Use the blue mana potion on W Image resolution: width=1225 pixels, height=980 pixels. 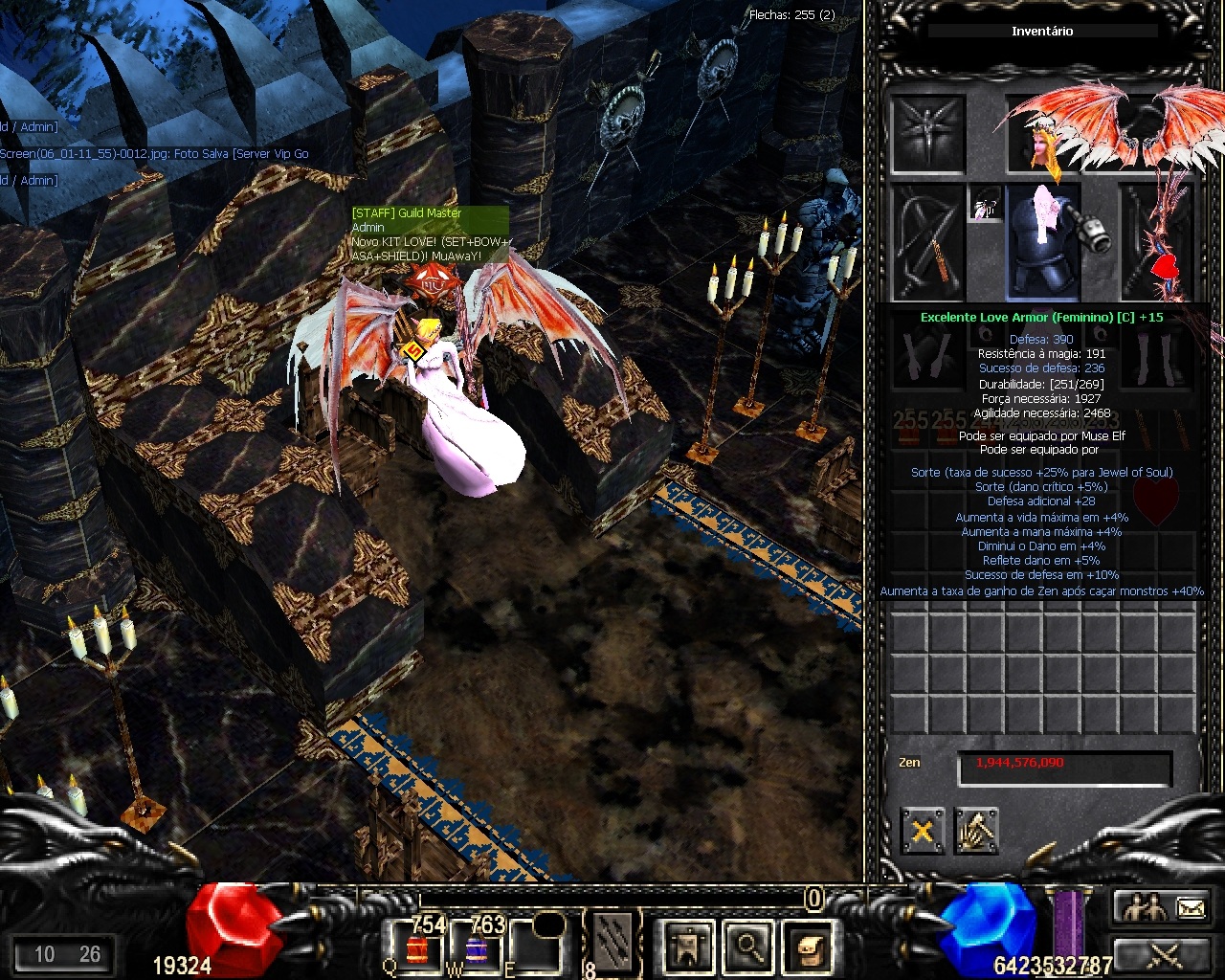coord(477,948)
